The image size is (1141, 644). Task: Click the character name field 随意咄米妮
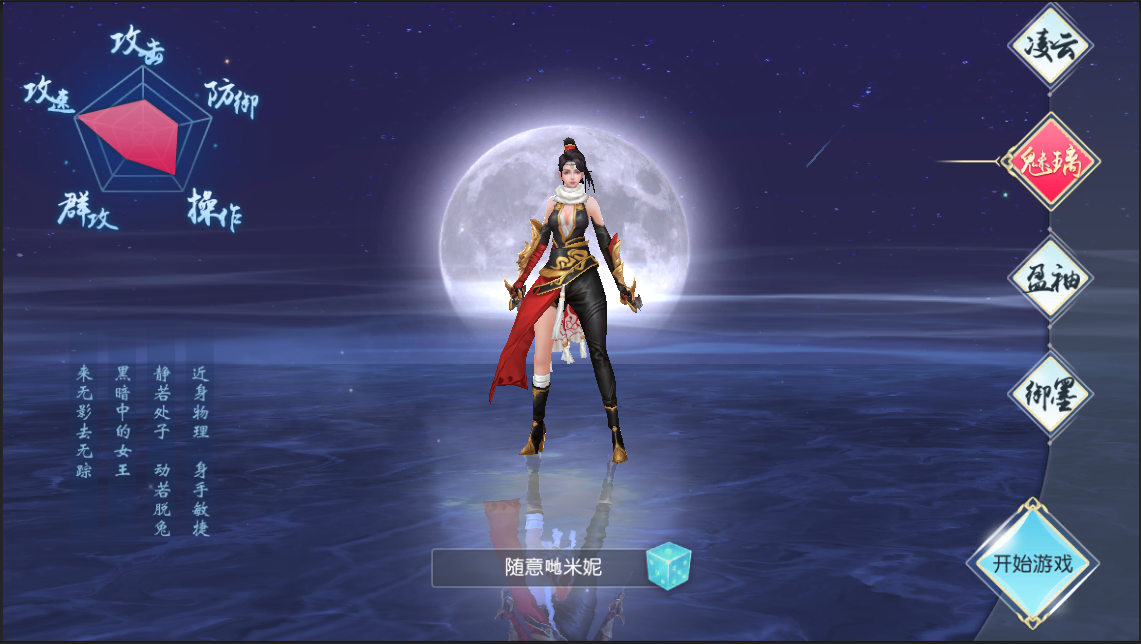coord(540,568)
